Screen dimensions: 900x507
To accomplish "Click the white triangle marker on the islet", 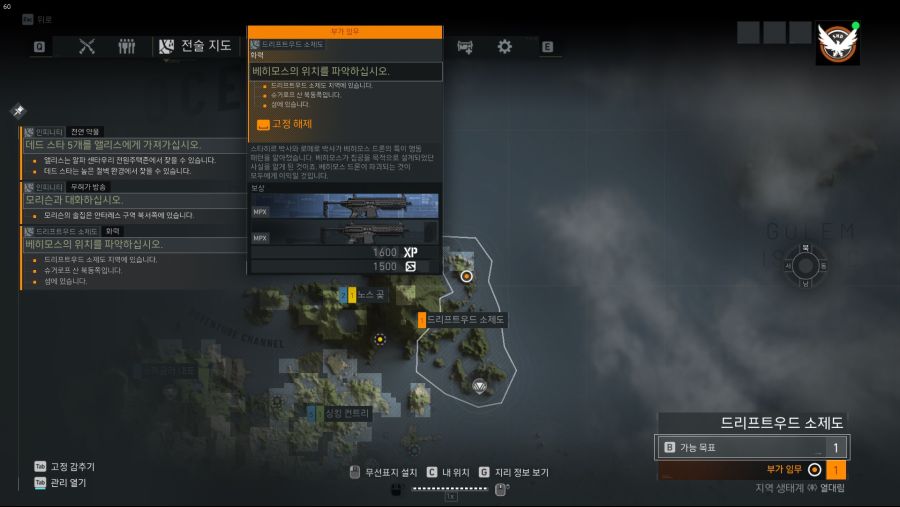I will [x=480, y=385].
